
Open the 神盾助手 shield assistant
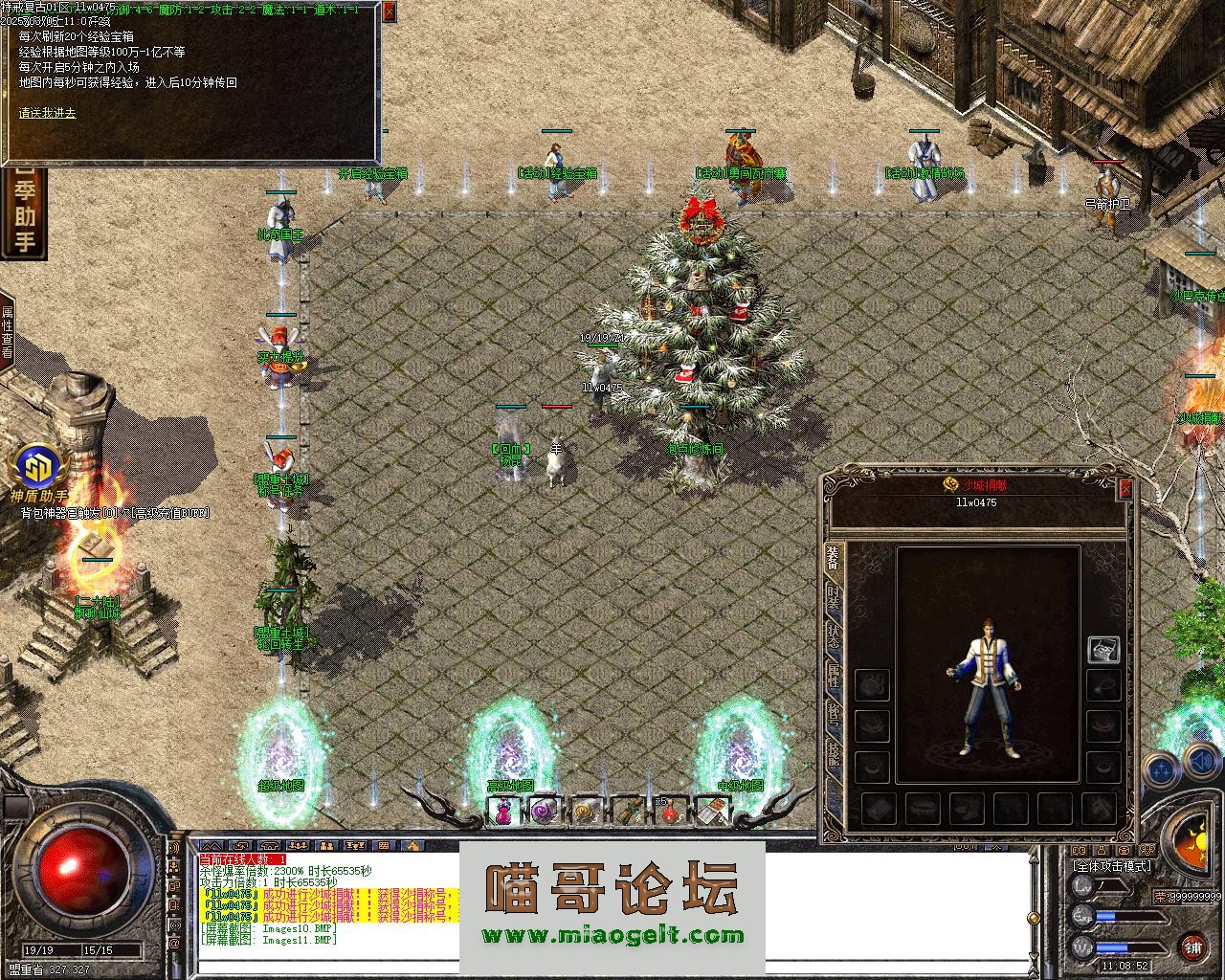click(x=39, y=470)
